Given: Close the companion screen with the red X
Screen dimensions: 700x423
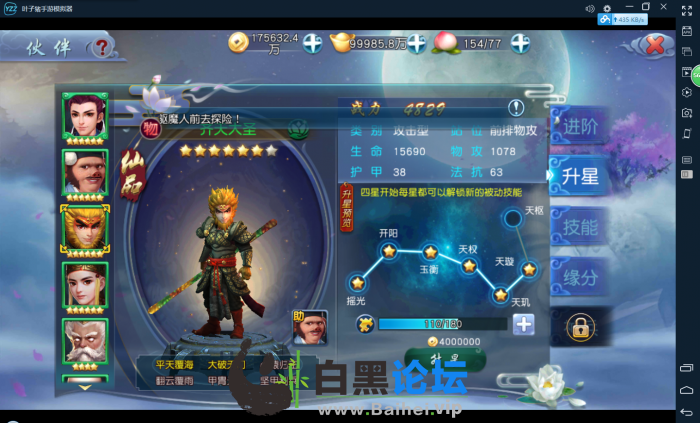Looking at the screenshot, I should pyautogui.click(x=657, y=45).
